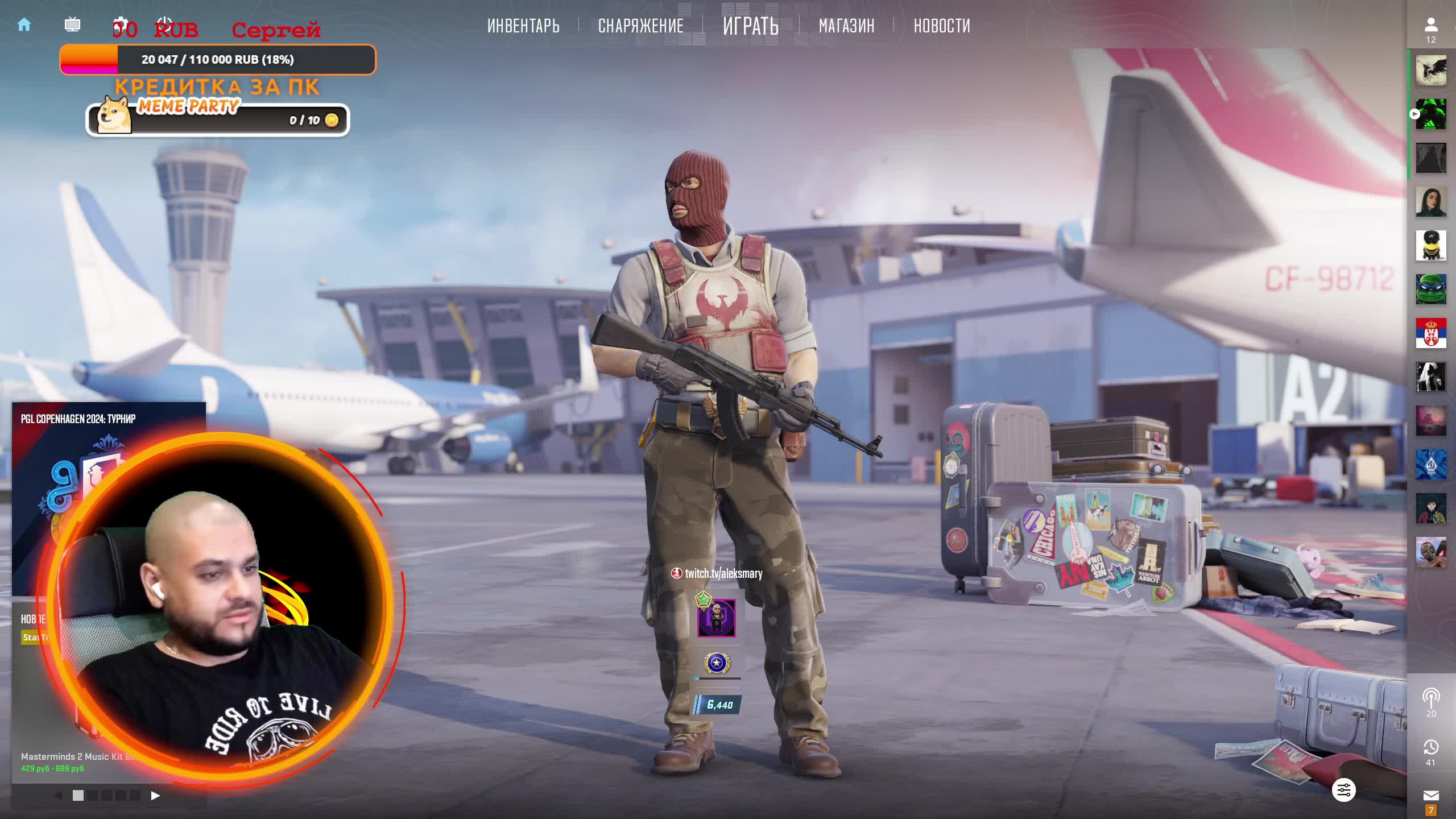
Task: Show the Новости news tab
Action: tap(942, 26)
